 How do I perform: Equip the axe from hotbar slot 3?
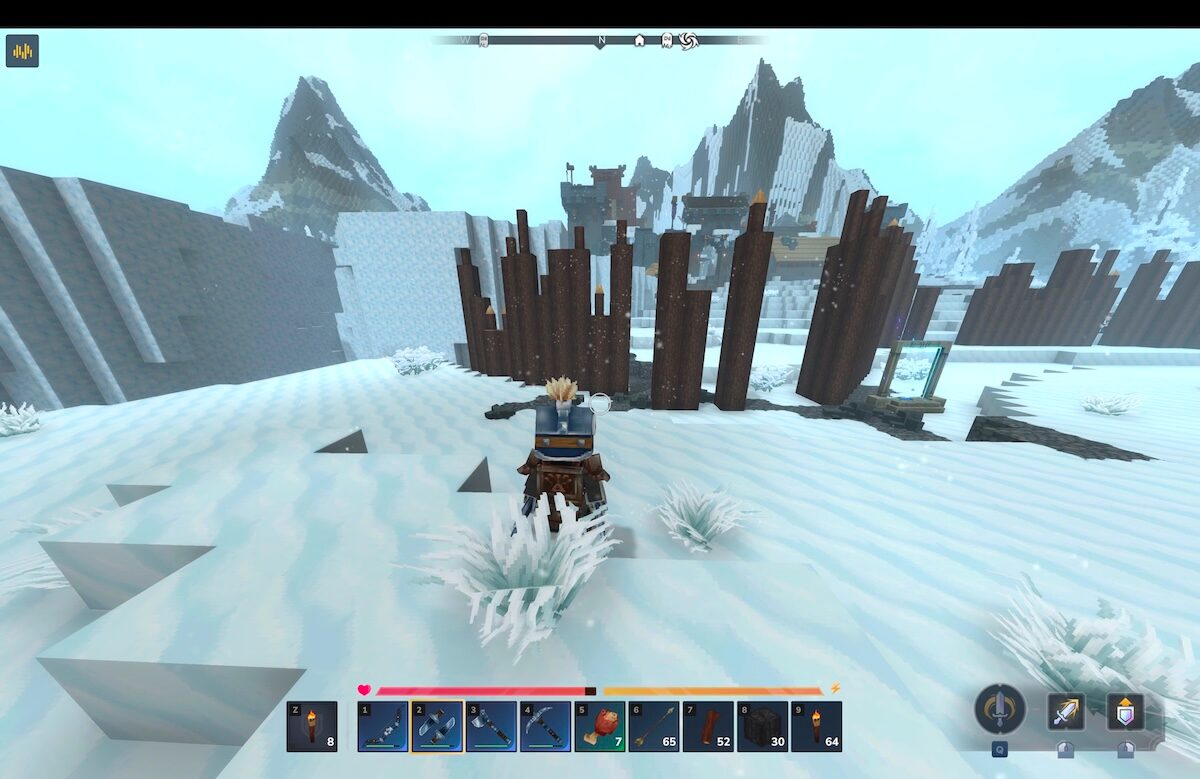(491, 726)
